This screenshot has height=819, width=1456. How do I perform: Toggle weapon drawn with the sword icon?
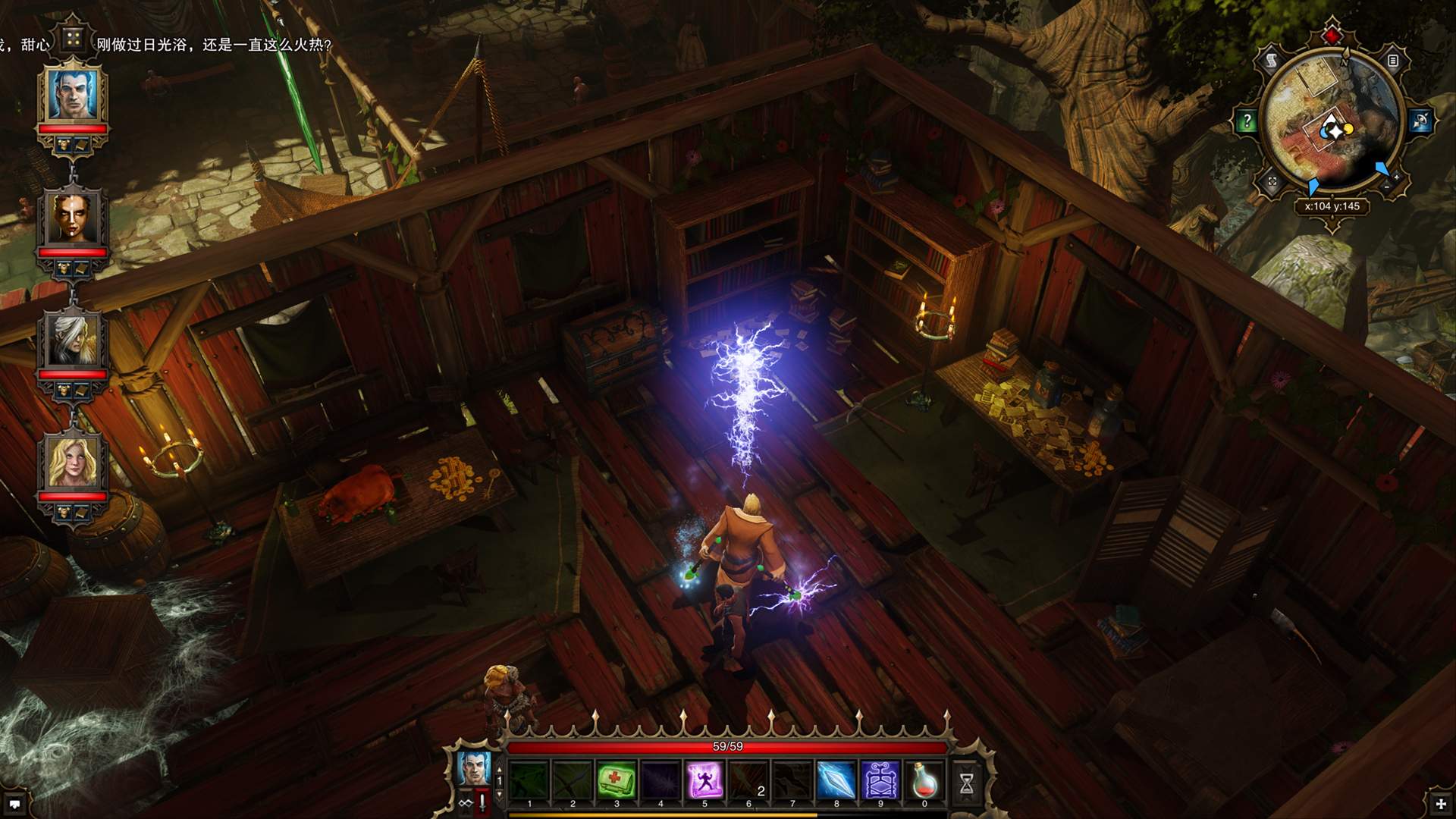(481, 804)
